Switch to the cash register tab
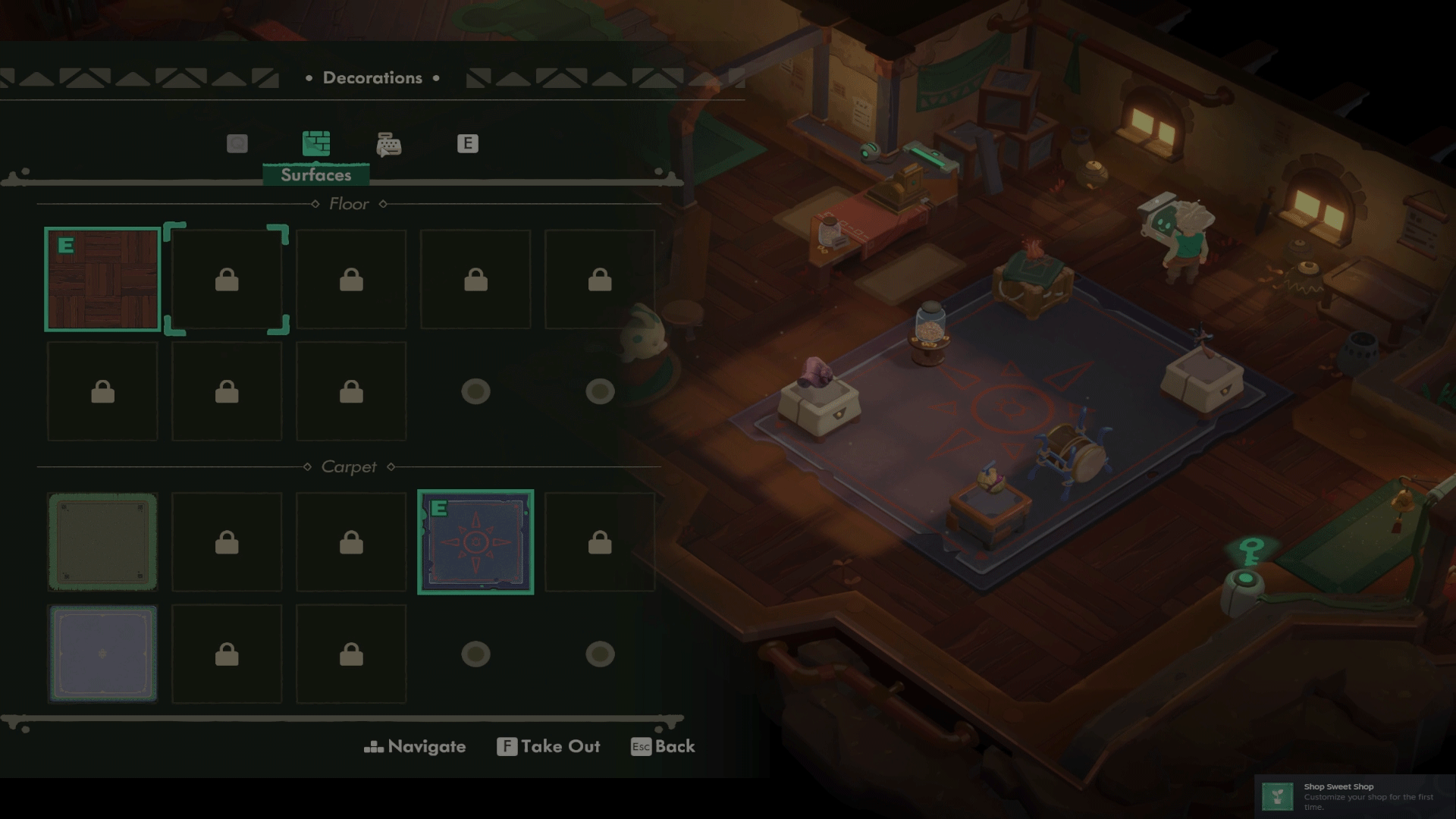 click(389, 144)
